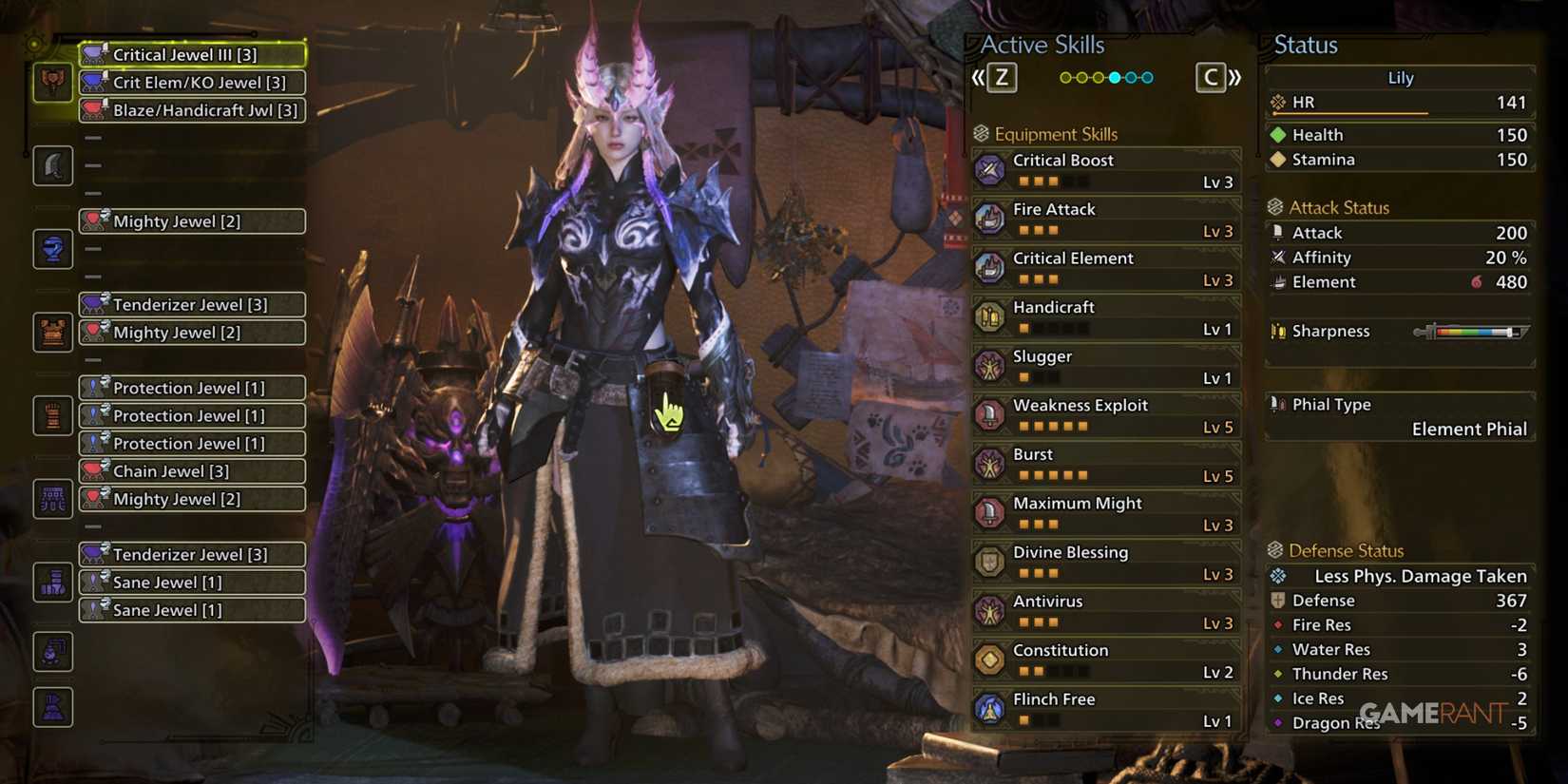The width and height of the screenshot is (1568, 784).
Task: Open the leg armor slot icon
Action: click(x=52, y=497)
